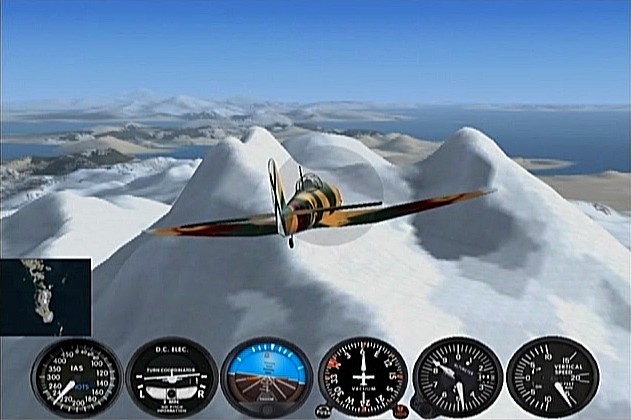Select the turn coordinator instrument

tap(171, 377)
